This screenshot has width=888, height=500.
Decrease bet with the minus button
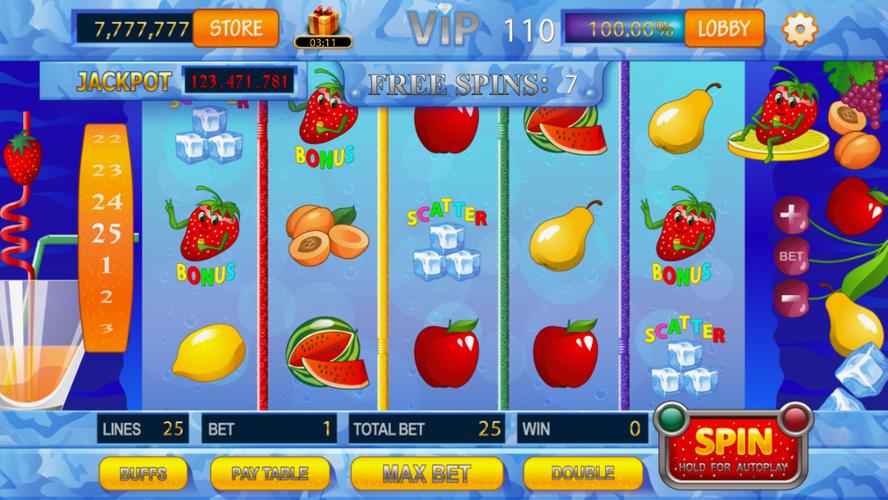pos(792,297)
